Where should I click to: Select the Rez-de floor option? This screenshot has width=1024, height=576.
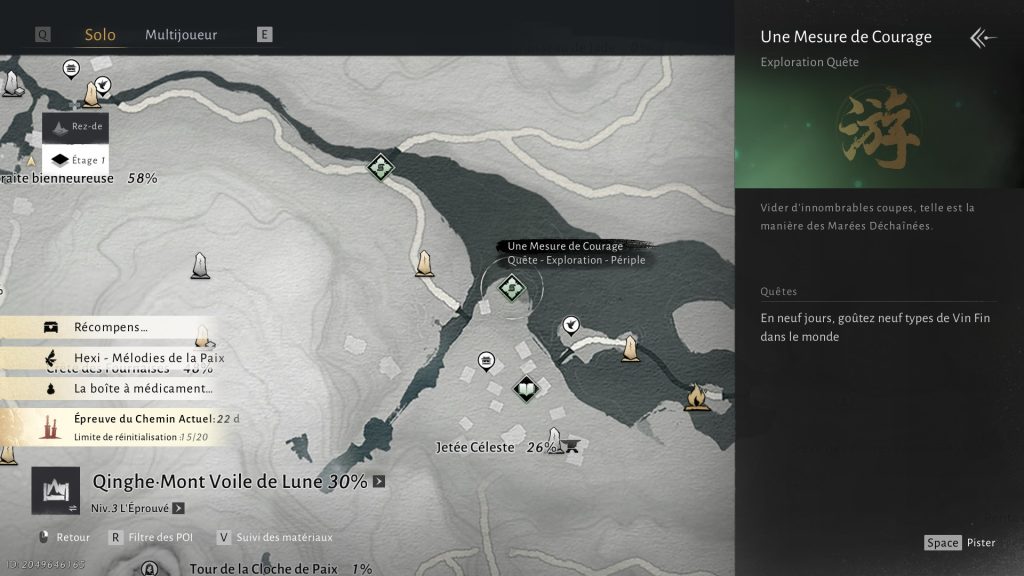76,128
